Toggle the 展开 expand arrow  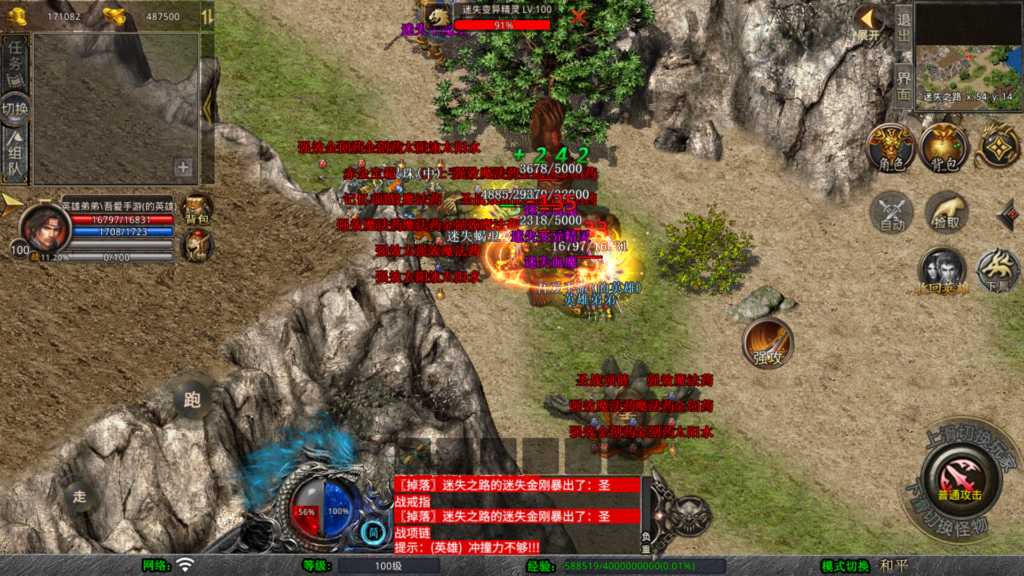(x=867, y=22)
